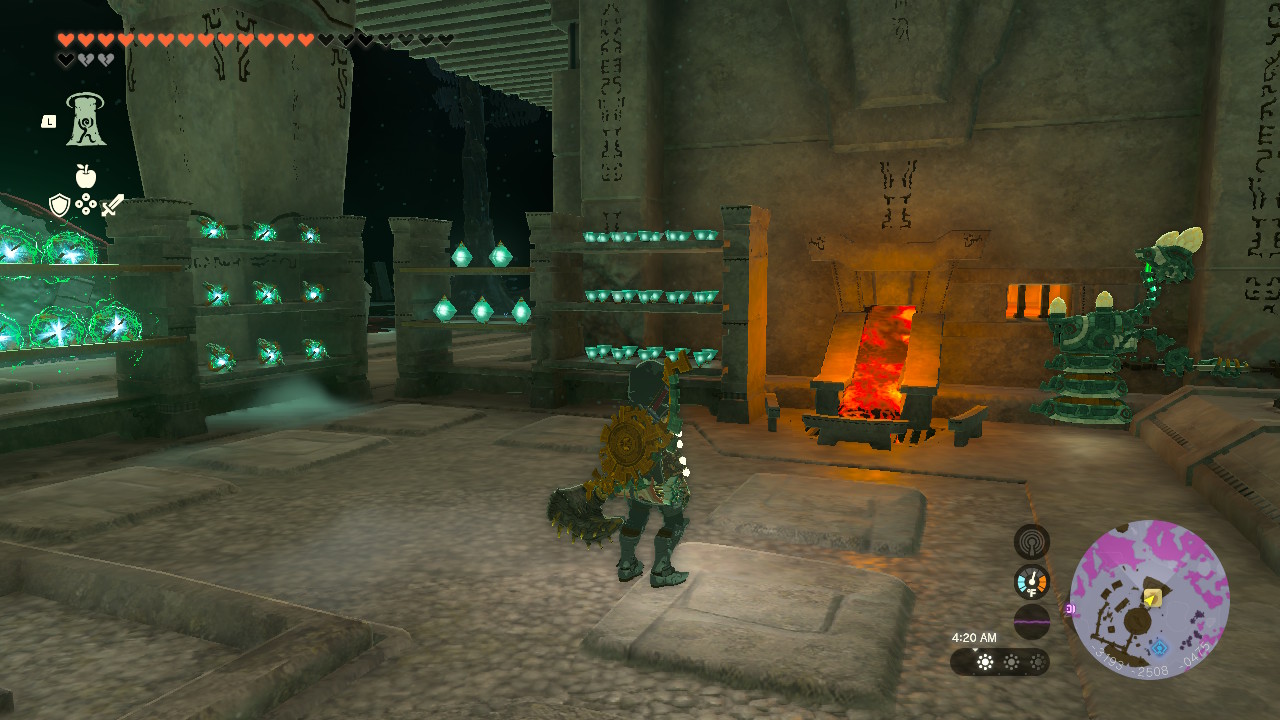Toggle the first bright weather forecast sun
Viewport: 1280px width, 720px height.
click(x=984, y=661)
